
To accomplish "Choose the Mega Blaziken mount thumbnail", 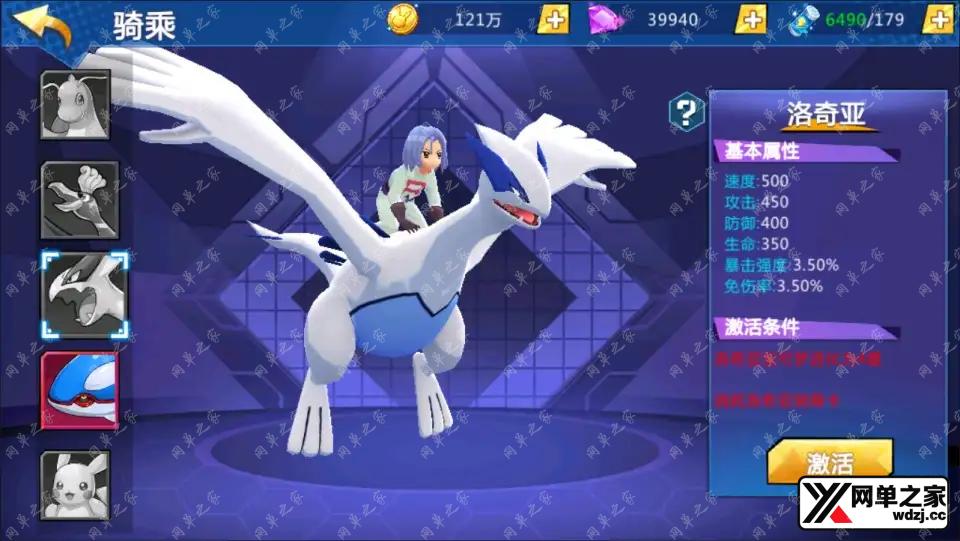I will [79, 200].
